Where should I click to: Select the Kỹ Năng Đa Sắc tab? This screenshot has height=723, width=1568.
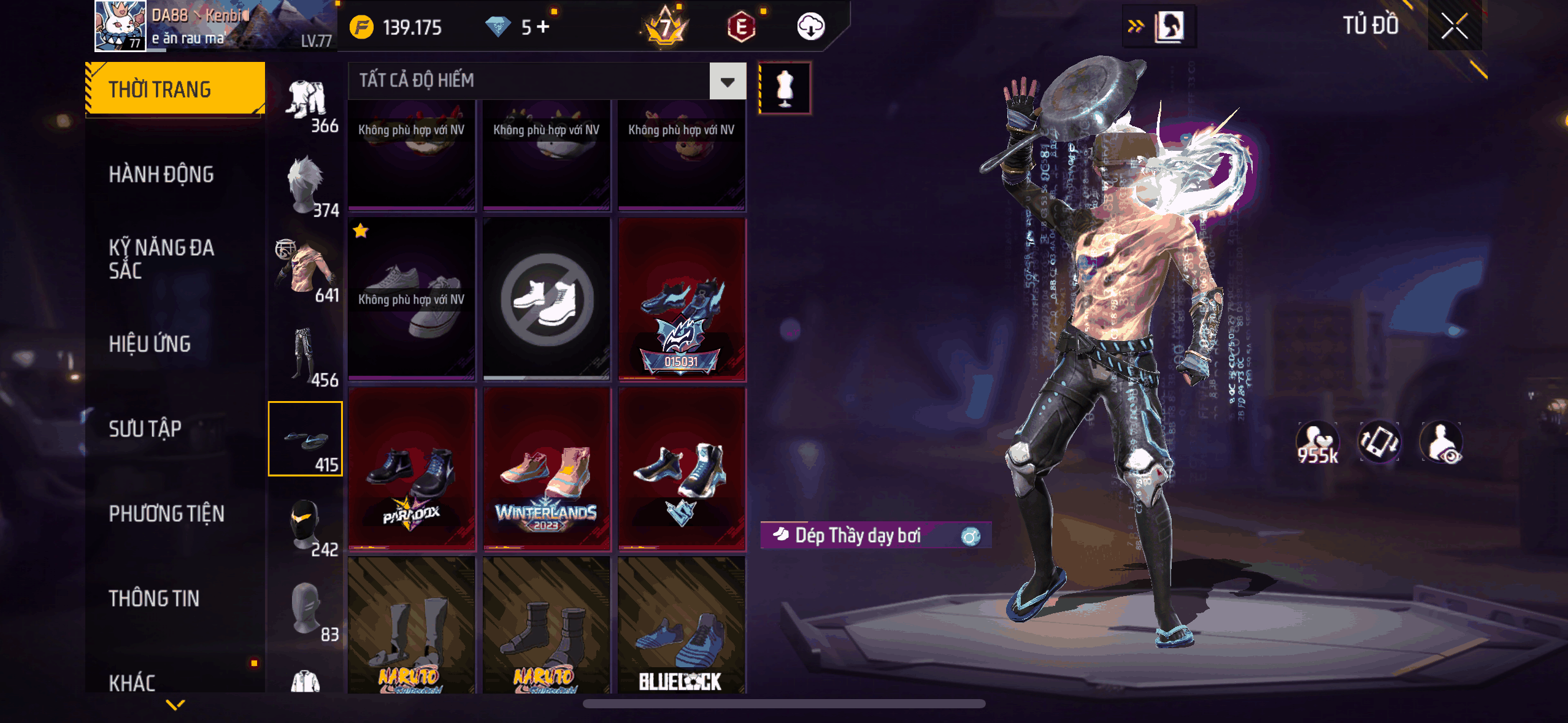coord(161,258)
